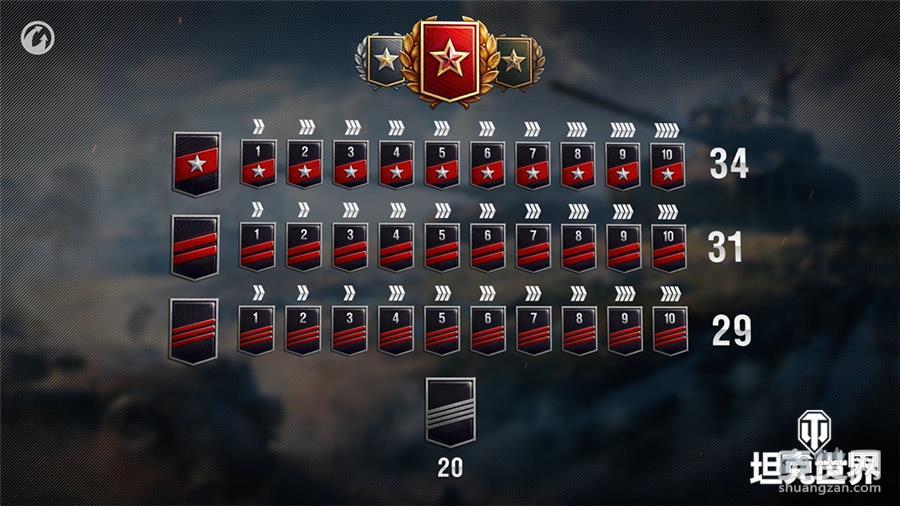Choose the star rank badge numbered 1

click(257, 163)
